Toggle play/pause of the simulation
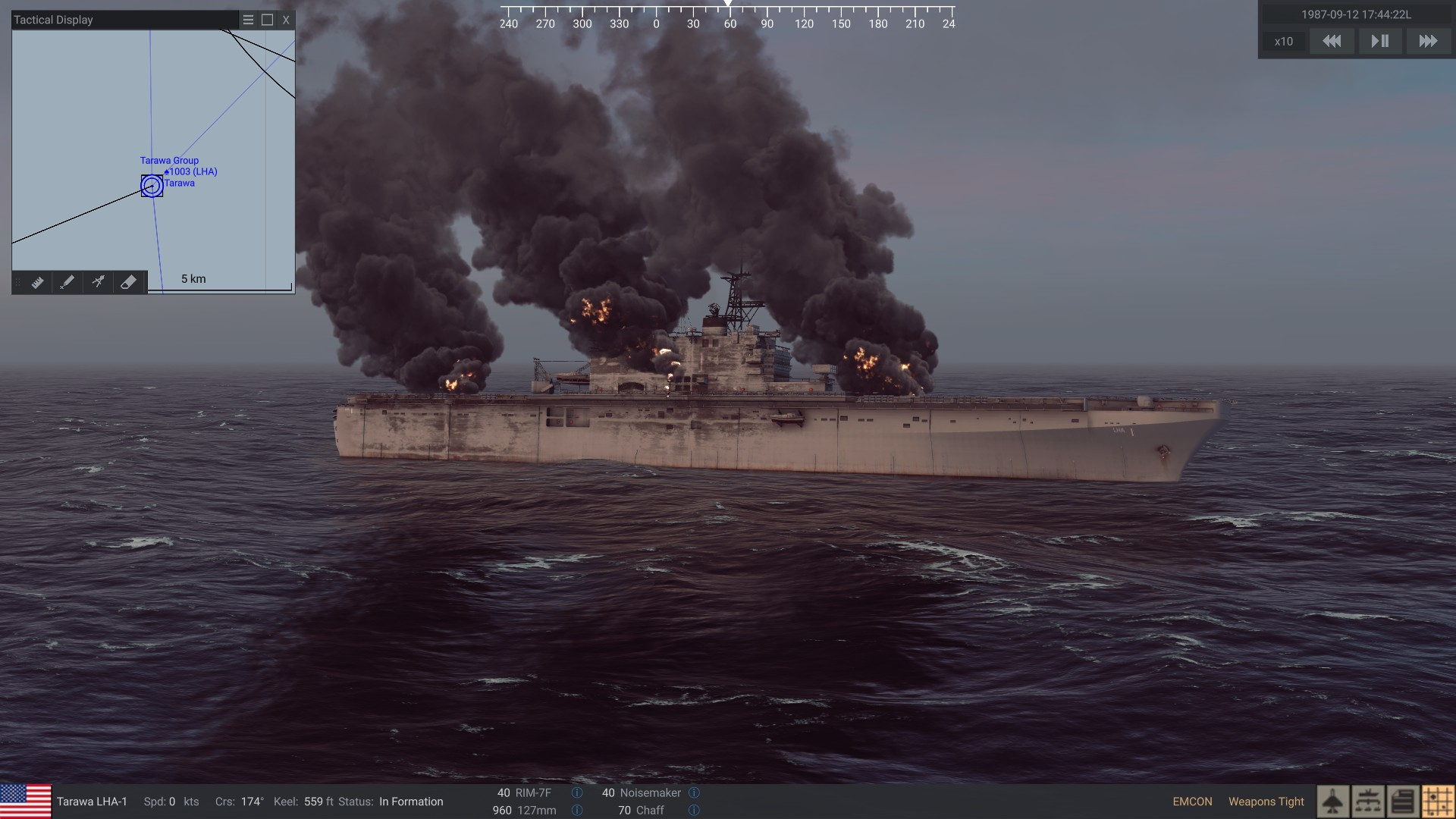This screenshot has width=1456, height=819. coord(1380,42)
